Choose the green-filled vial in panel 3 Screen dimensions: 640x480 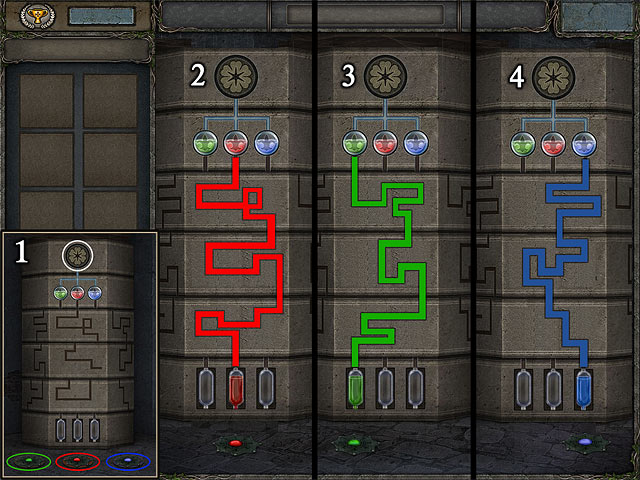[x=355, y=389]
